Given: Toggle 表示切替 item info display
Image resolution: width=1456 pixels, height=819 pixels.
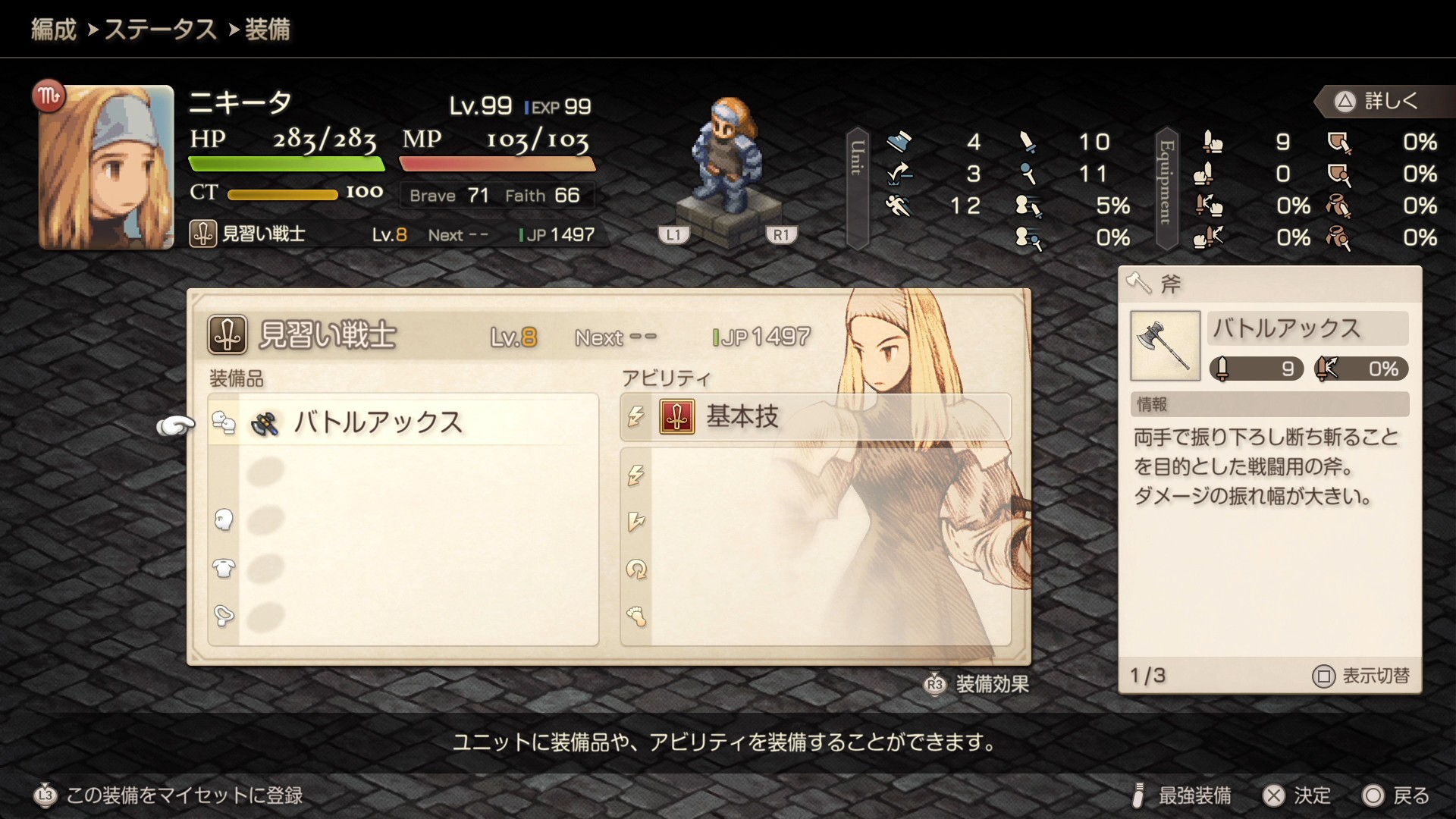Looking at the screenshot, I should (x=1362, y=676).
